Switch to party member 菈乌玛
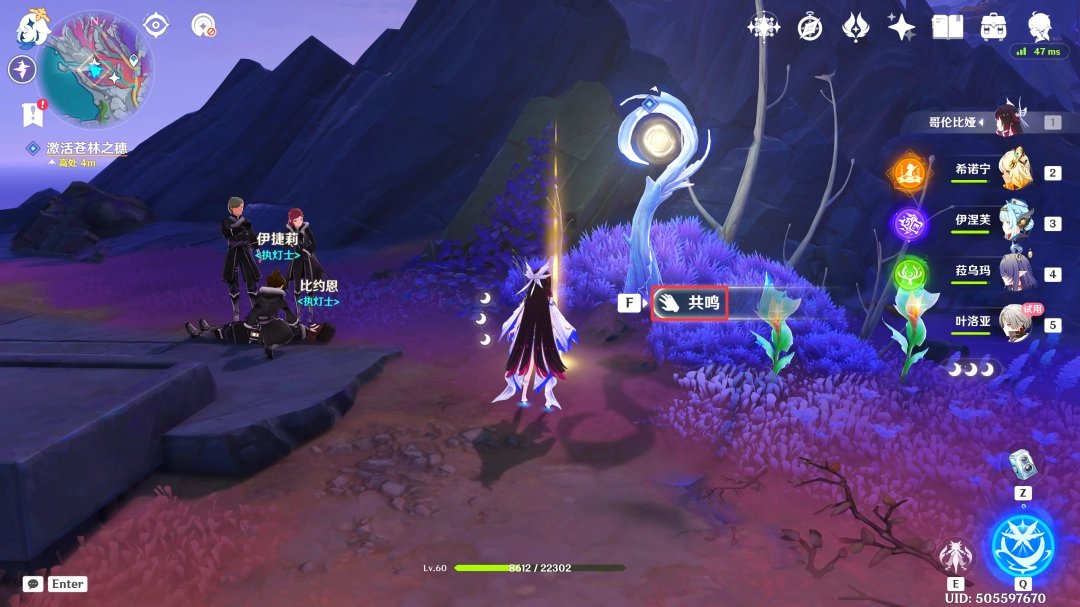Viewport: 1080px width, 607px height. coord(1015,273)
